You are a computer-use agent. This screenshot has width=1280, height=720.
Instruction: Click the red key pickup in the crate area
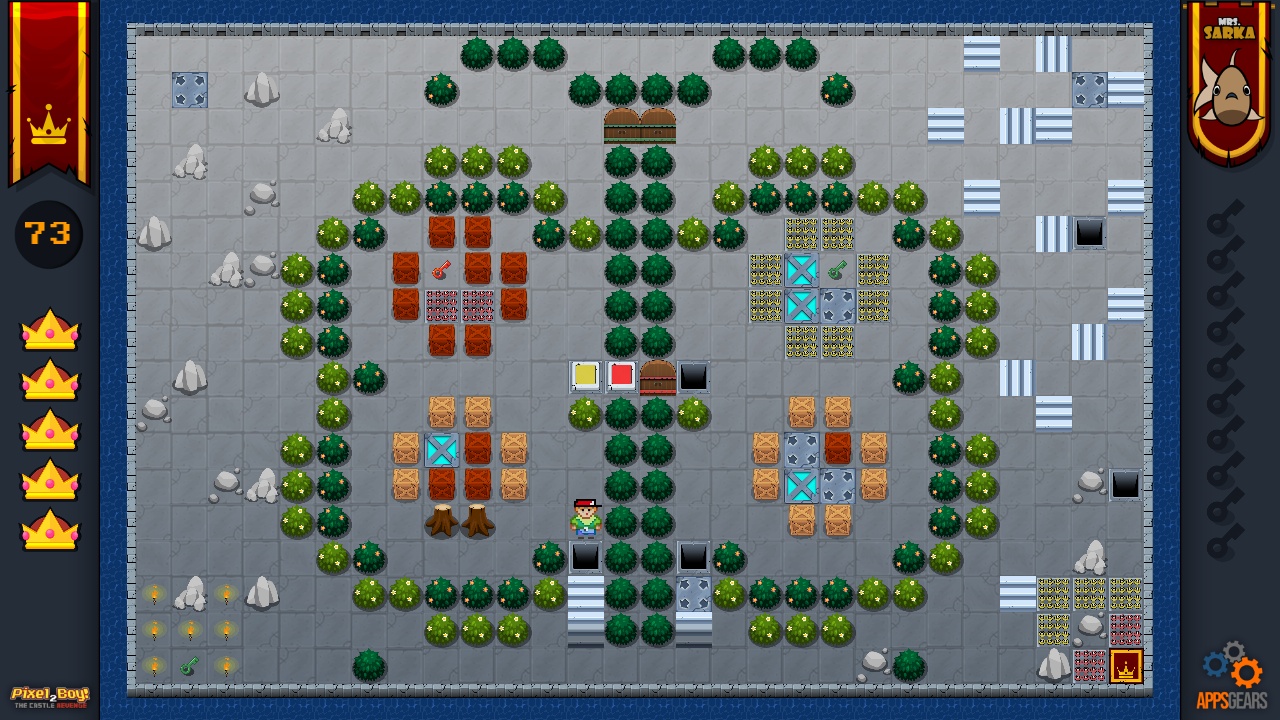click(x=444, y=268)
